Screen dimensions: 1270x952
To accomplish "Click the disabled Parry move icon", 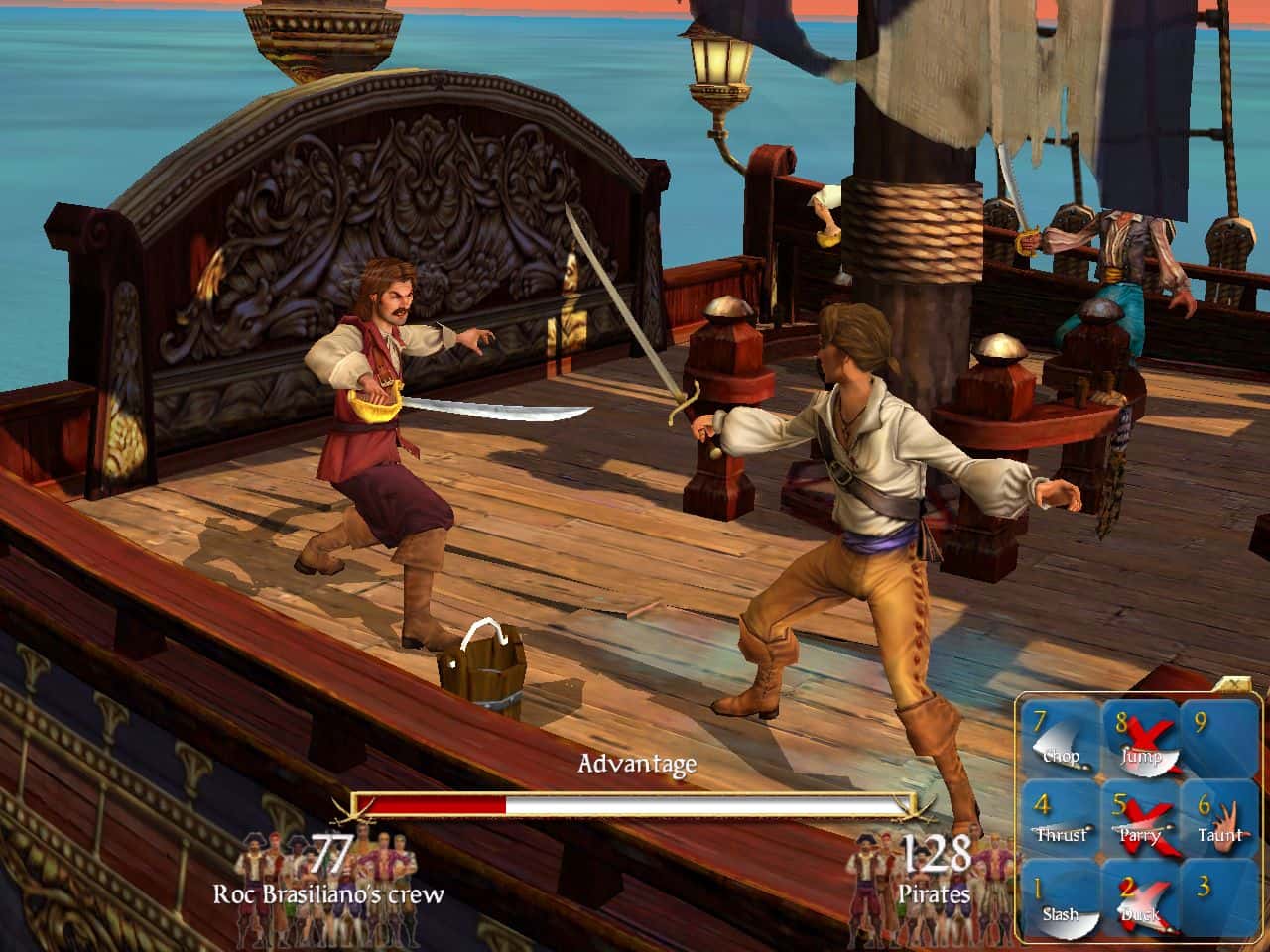I will [x=1140, y=820].
